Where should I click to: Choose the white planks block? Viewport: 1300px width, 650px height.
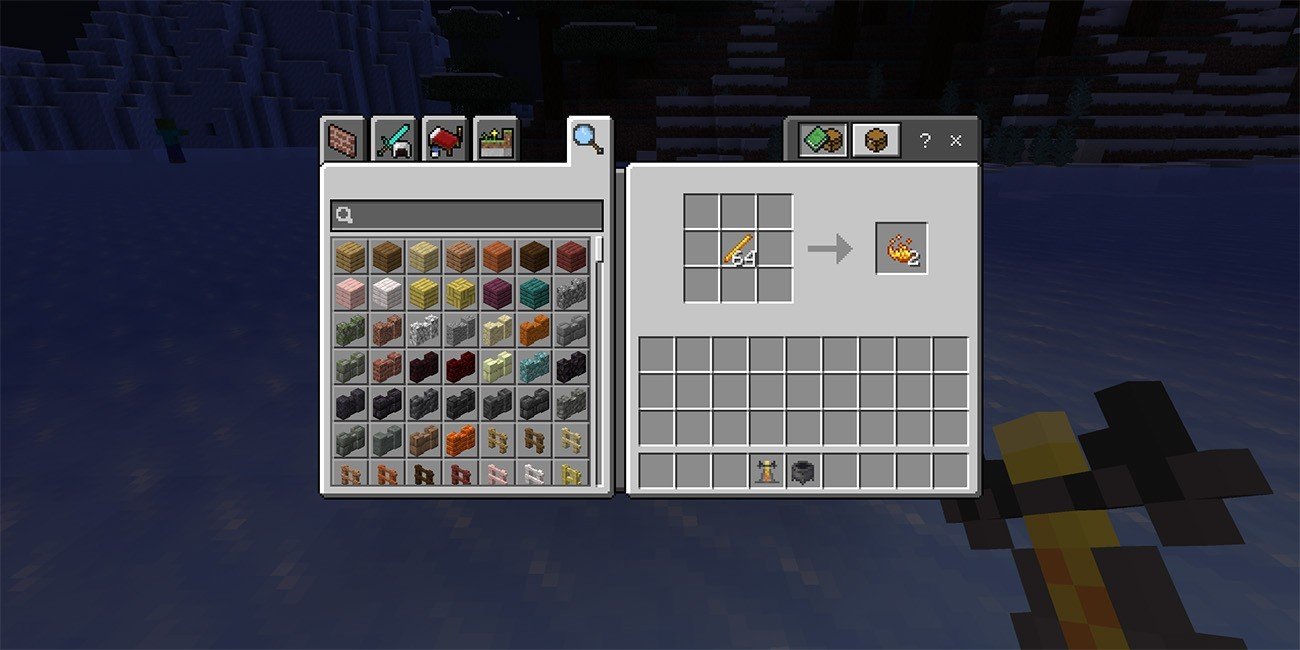point(386,293)
